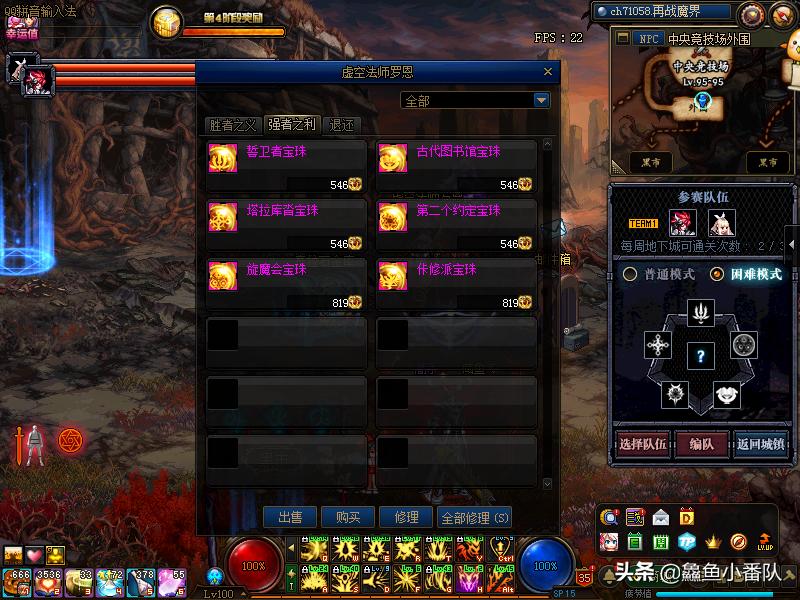Click the 编队 formation button
Viewport: 800px width, 600px height.
(x=701, y=445)
